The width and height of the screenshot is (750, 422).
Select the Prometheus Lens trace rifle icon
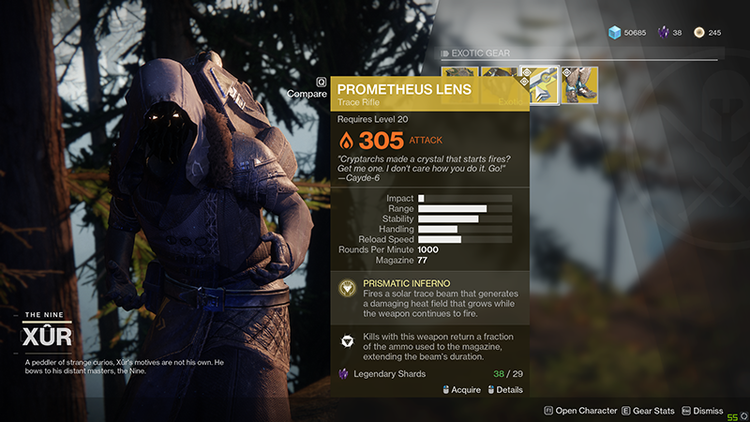(x=540, y=85)
